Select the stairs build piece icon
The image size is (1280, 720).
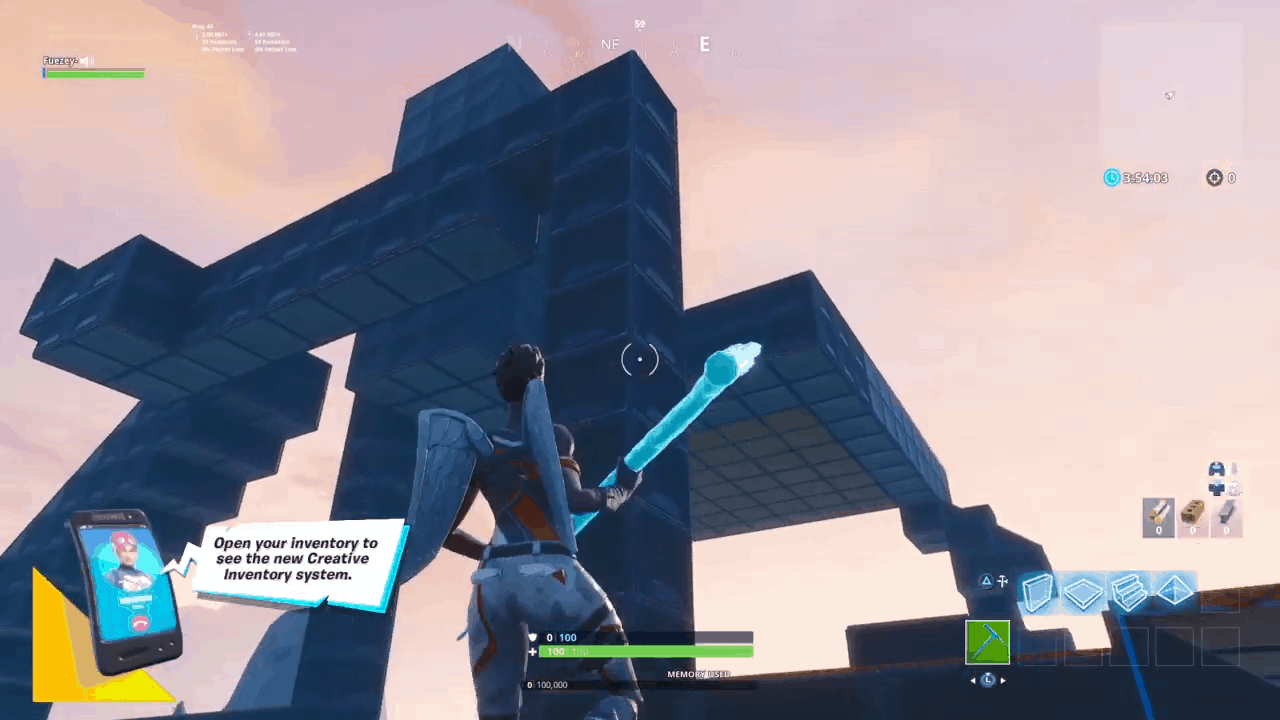(x=1128, y=591)
